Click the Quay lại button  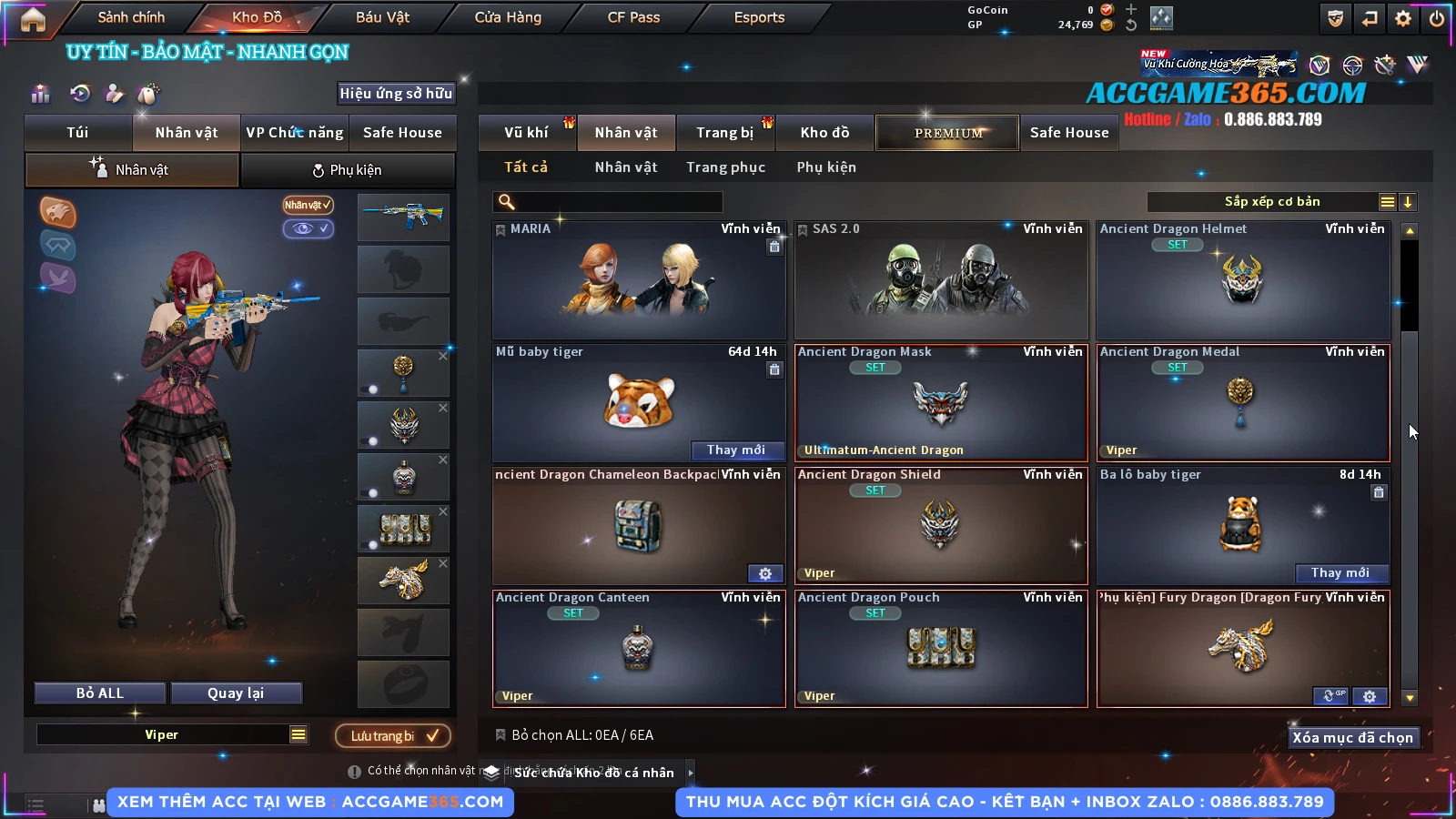point(236,693)
